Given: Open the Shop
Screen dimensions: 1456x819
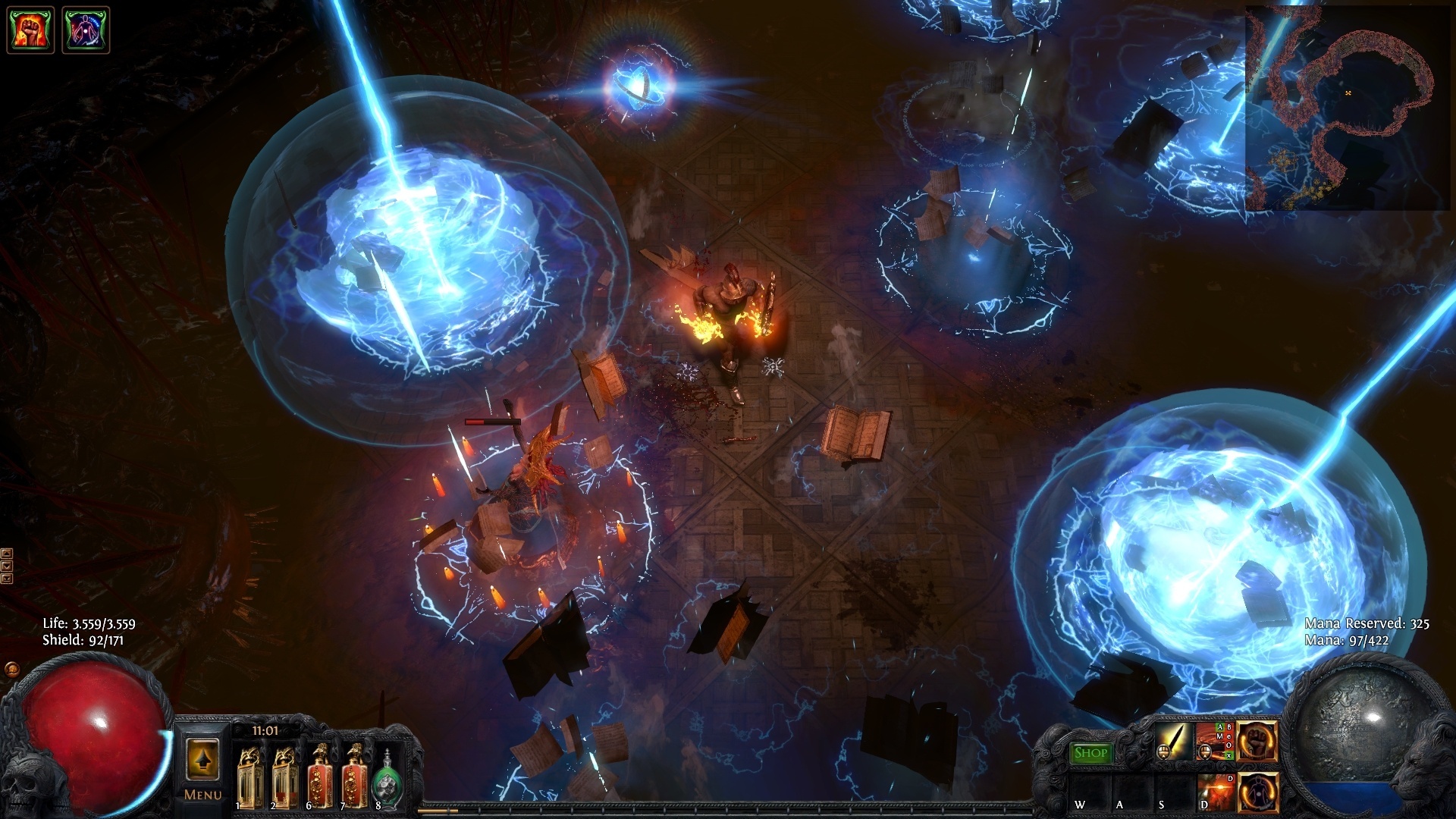Looking at the screenshot, I should coord(1090,753).
